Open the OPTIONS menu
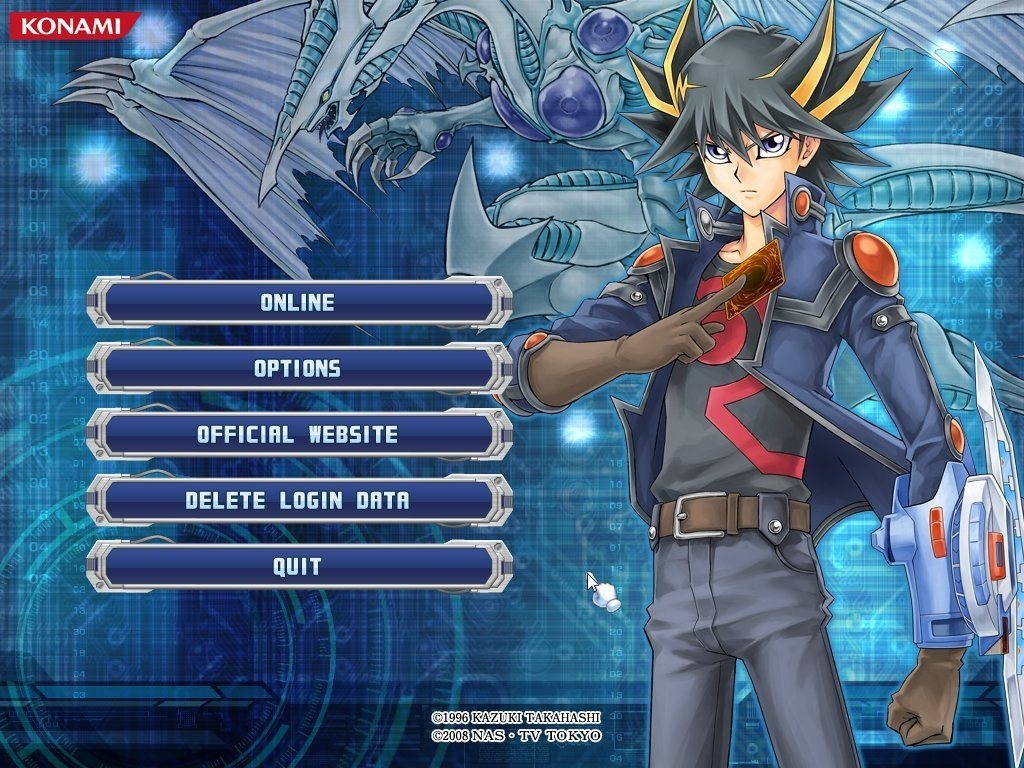This screenshot has width=1024, height=768. [x=298, y=368]
